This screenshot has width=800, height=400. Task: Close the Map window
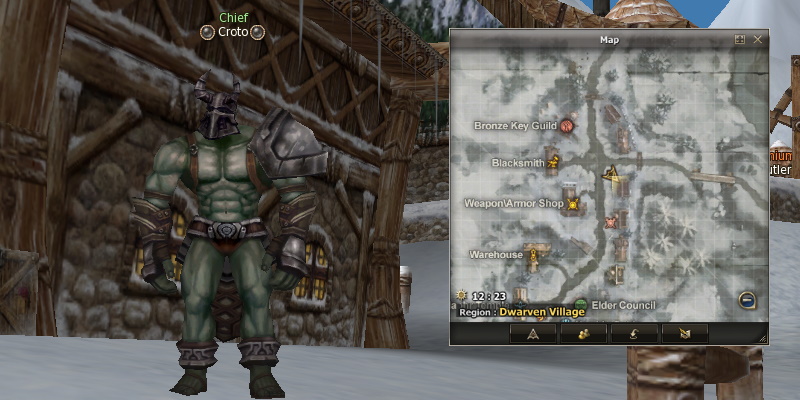758,40
